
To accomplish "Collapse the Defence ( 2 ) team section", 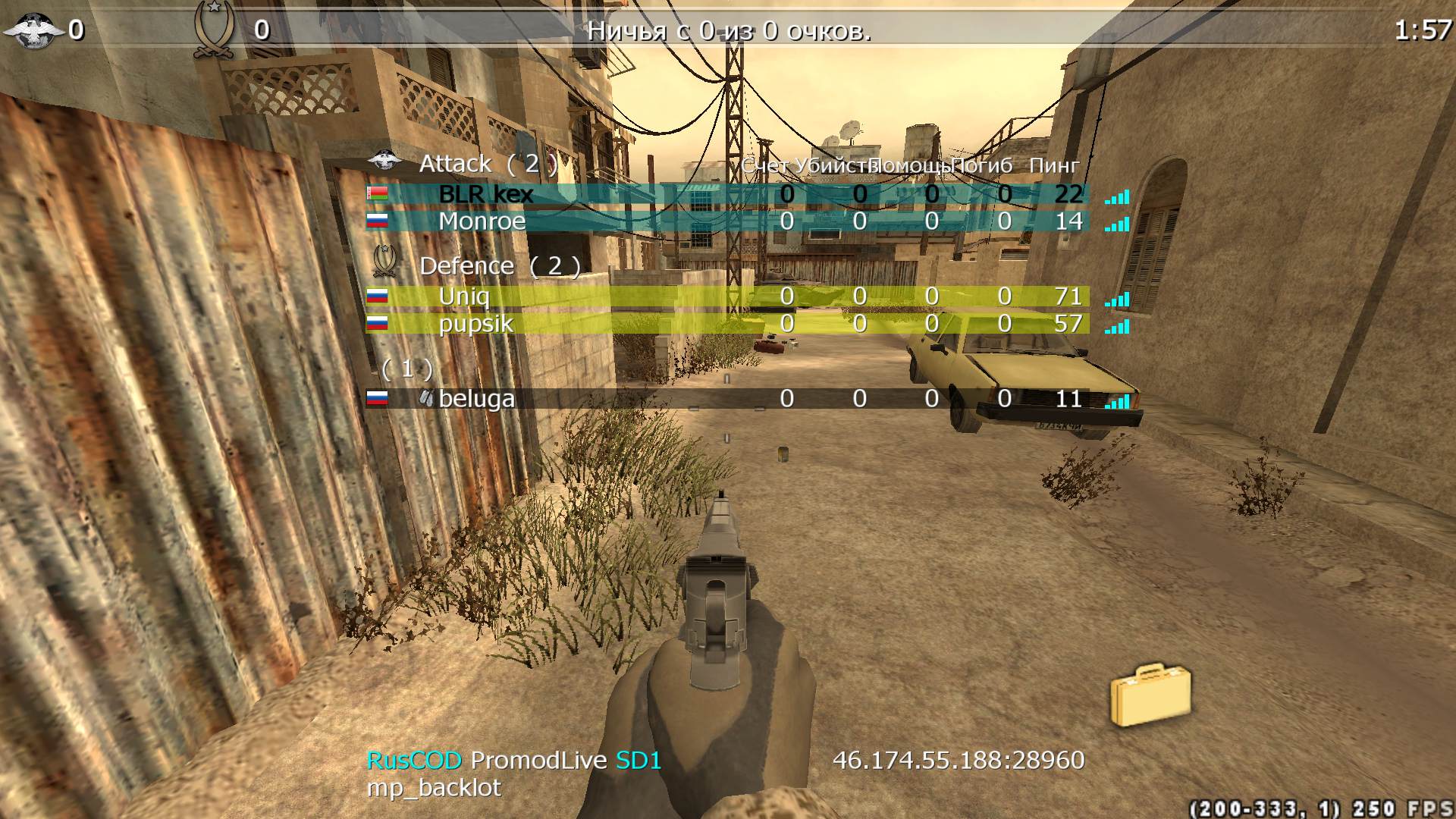I will (x=500, y=265).
